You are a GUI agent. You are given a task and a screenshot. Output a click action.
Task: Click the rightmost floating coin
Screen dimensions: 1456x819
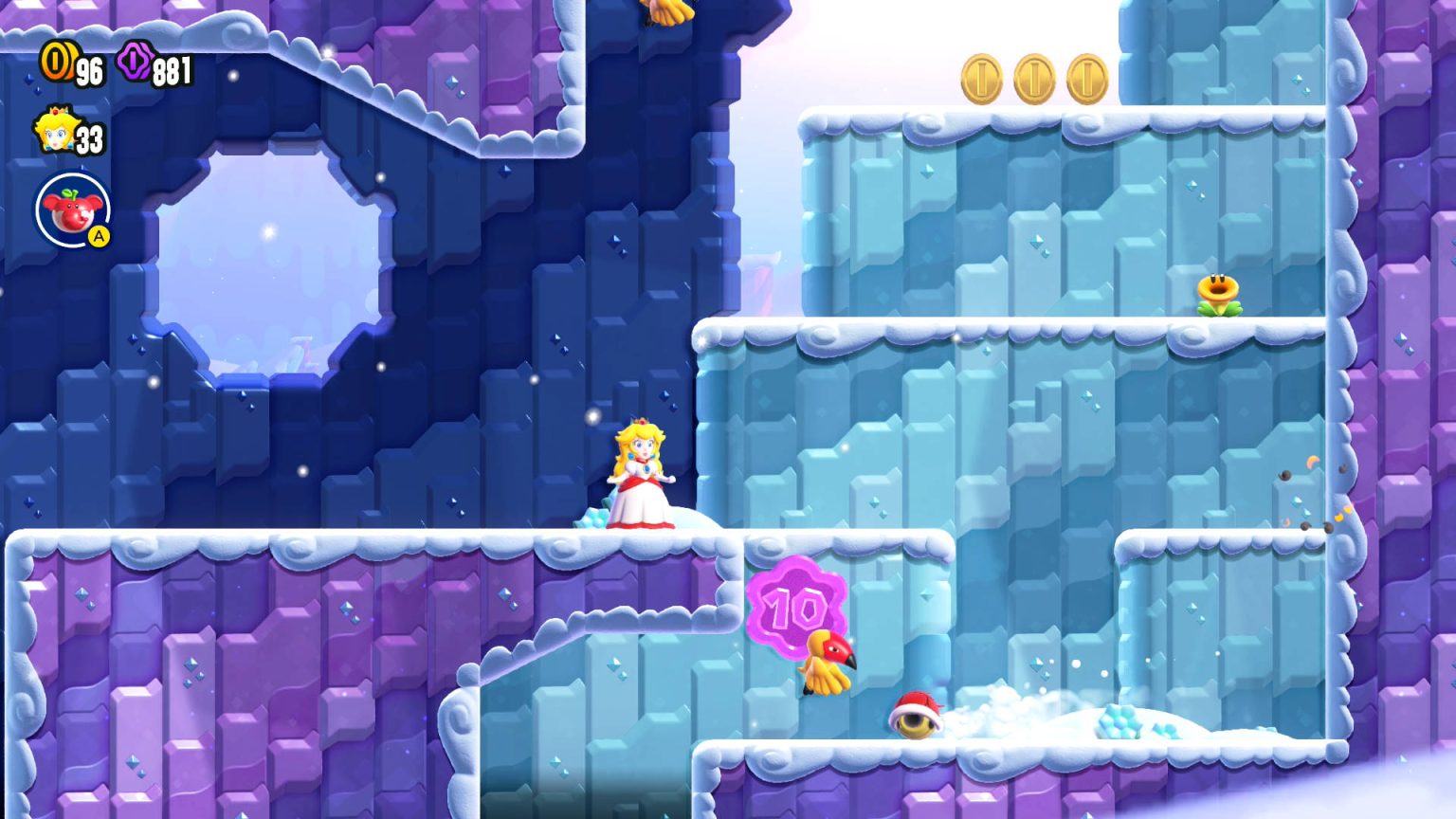click(1087, 80)
